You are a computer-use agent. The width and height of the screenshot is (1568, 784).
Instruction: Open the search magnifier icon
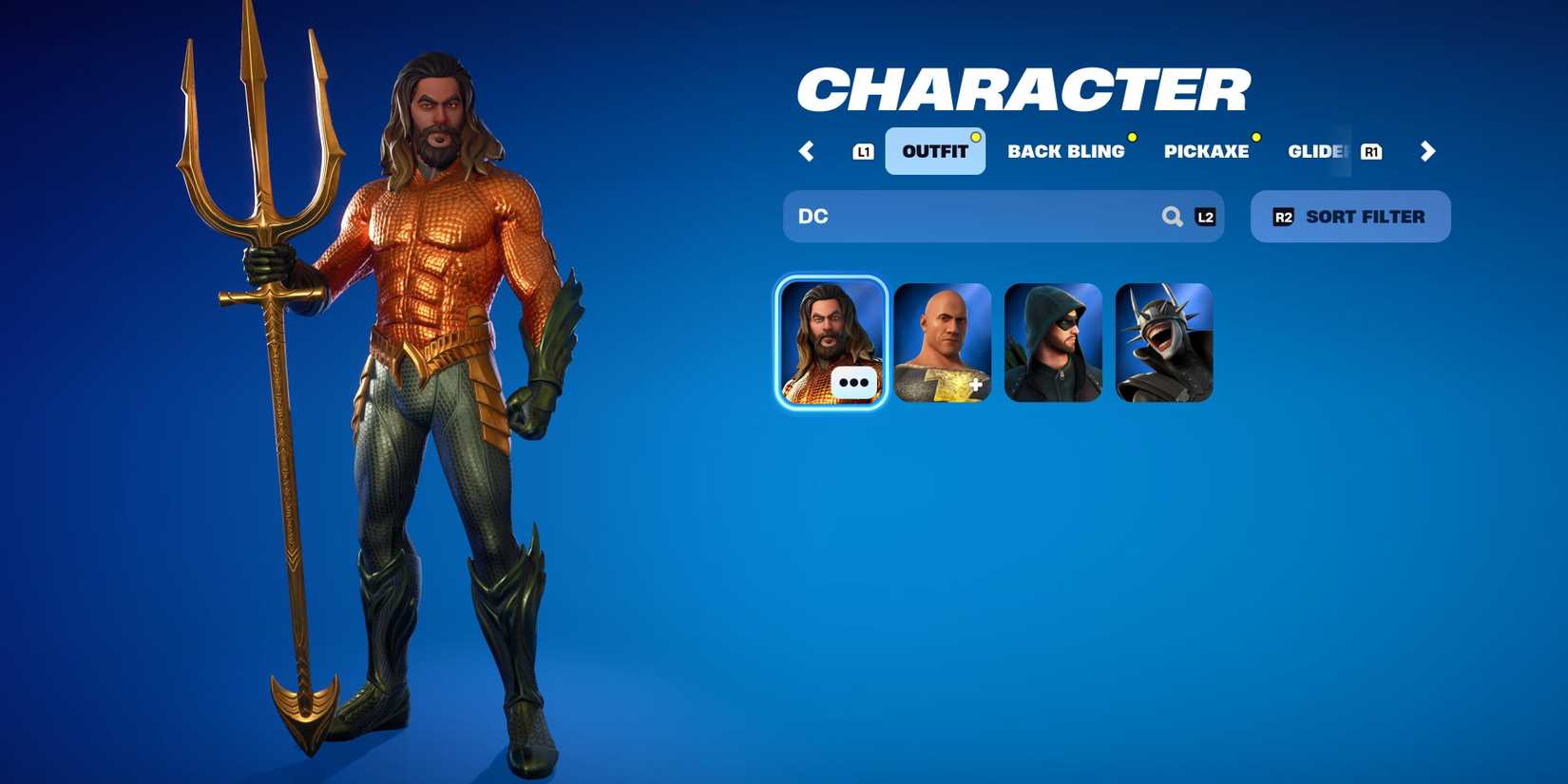coord(1171,216)
